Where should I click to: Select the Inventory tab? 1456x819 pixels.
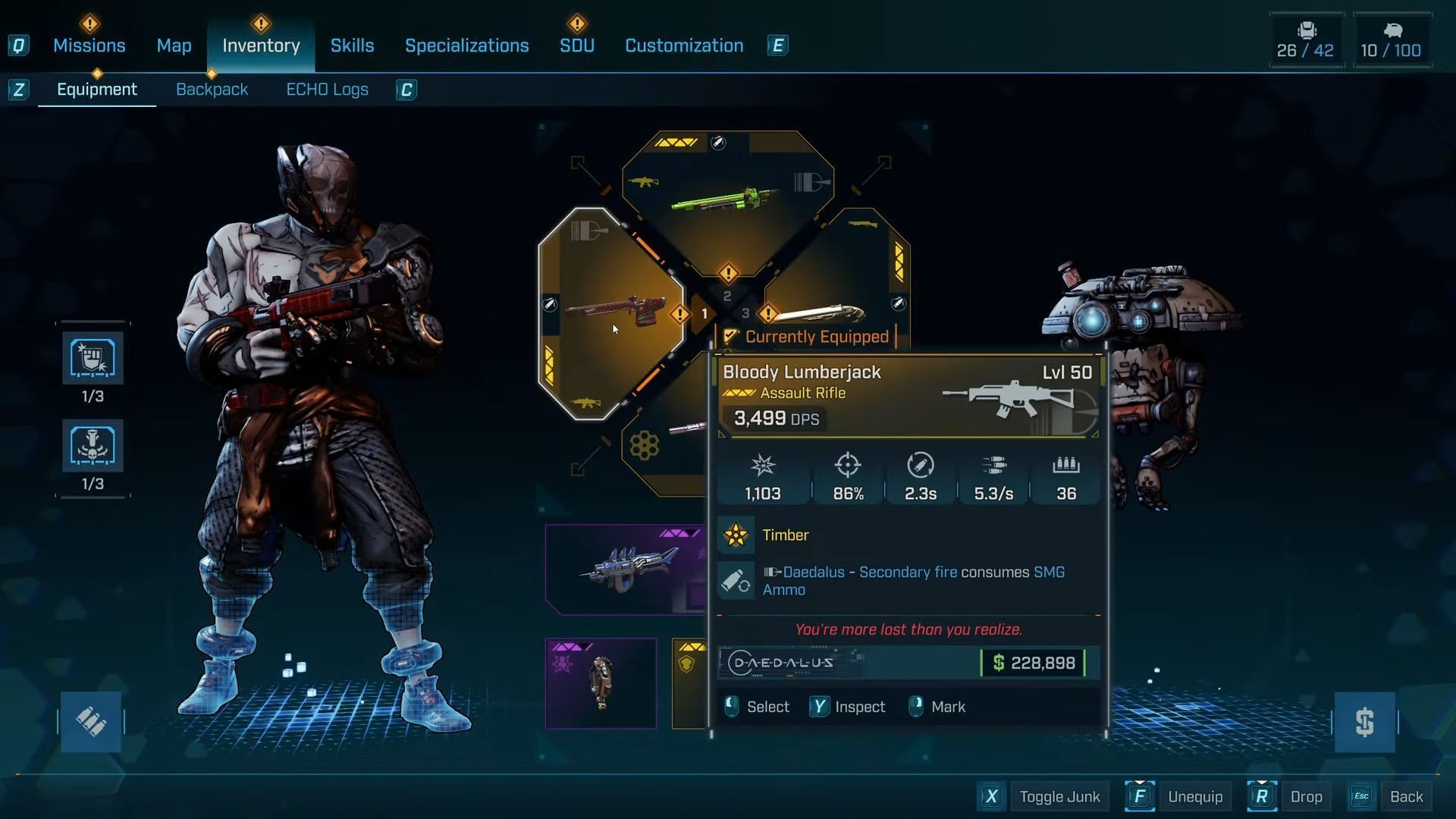click(261, 45)
